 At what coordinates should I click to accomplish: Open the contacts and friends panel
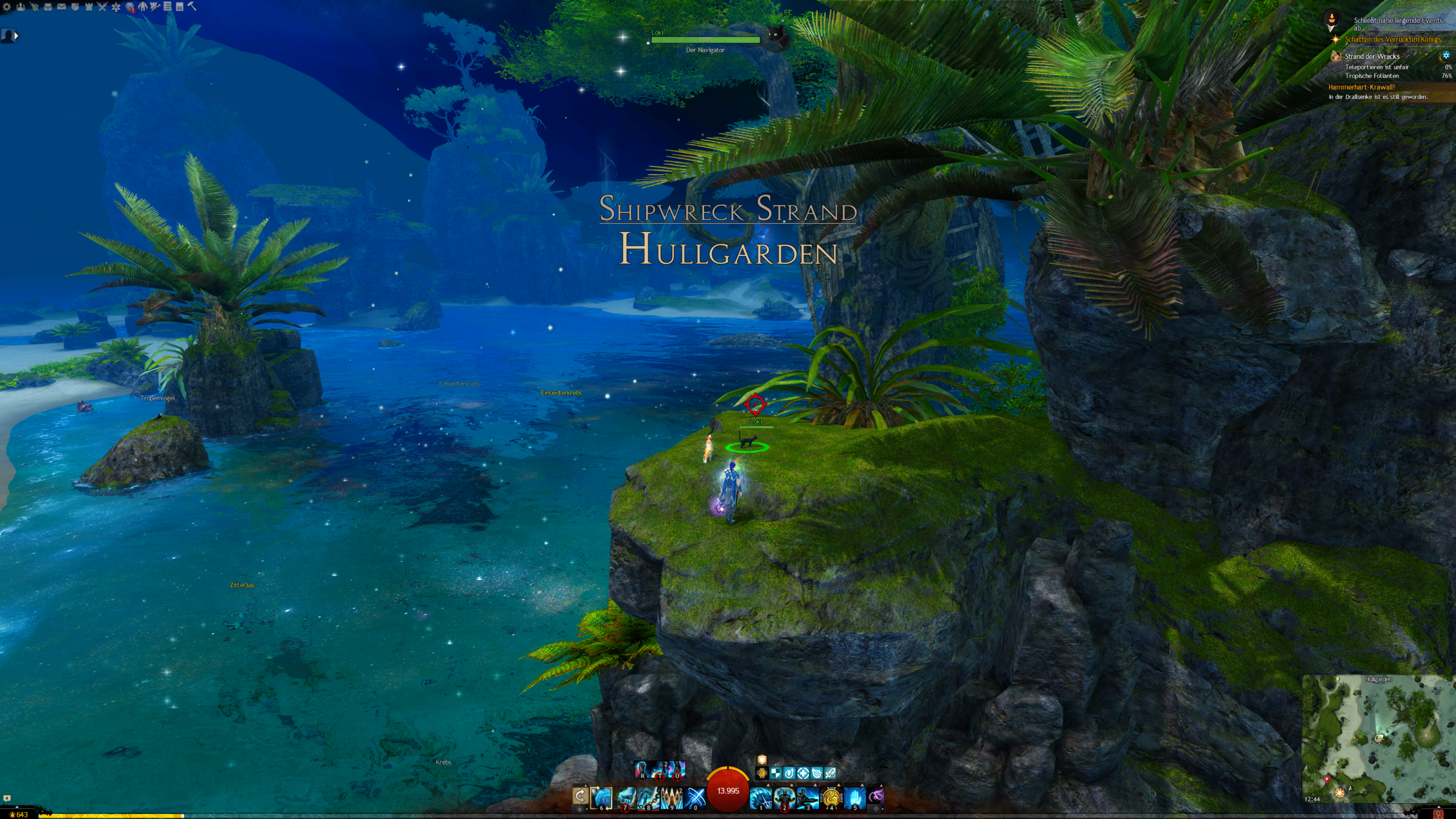point(20,7)
